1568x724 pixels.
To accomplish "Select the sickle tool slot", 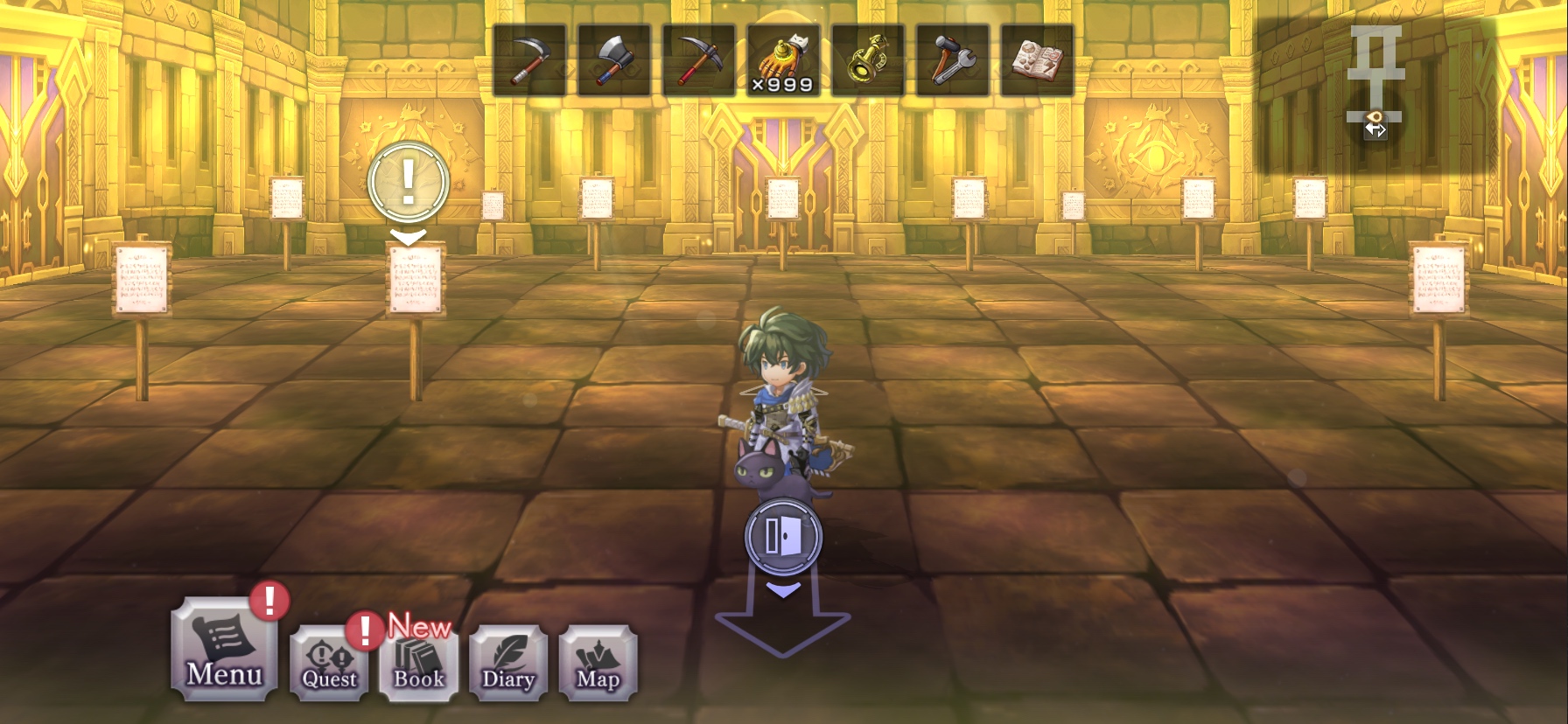I will tap(528, 59).
